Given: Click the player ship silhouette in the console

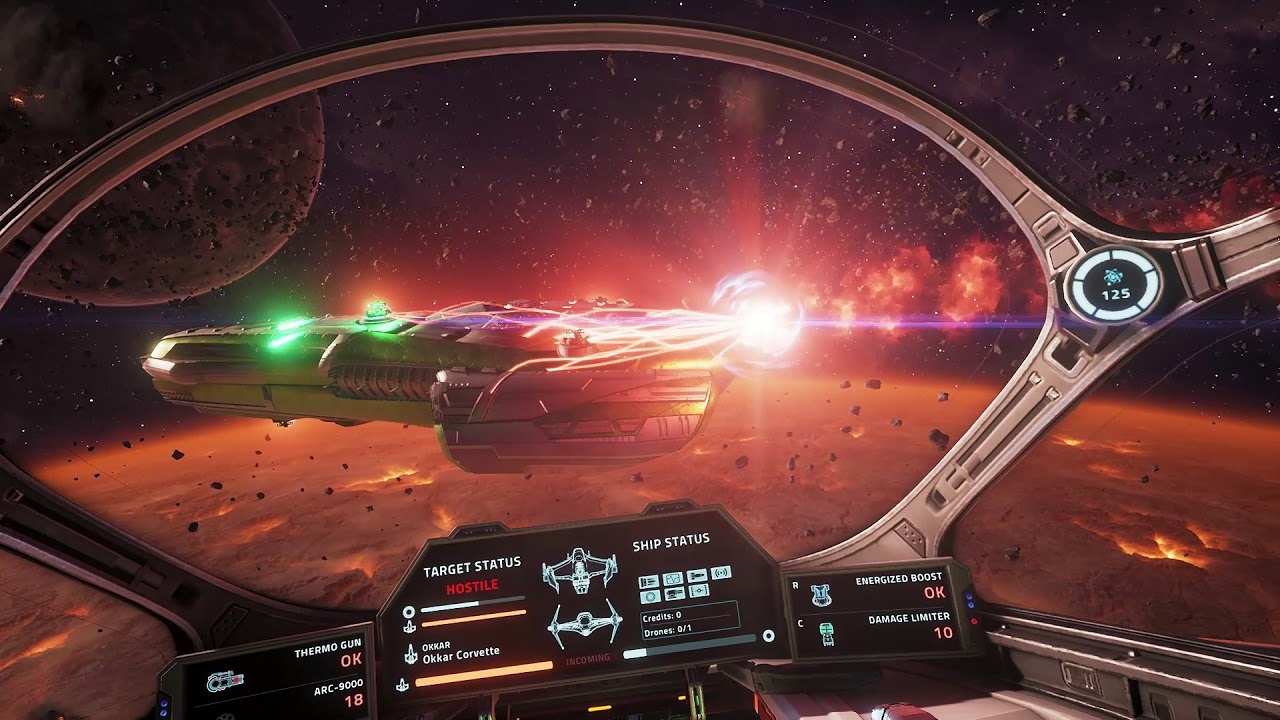Looking at the screenshot, I should 578,572.
